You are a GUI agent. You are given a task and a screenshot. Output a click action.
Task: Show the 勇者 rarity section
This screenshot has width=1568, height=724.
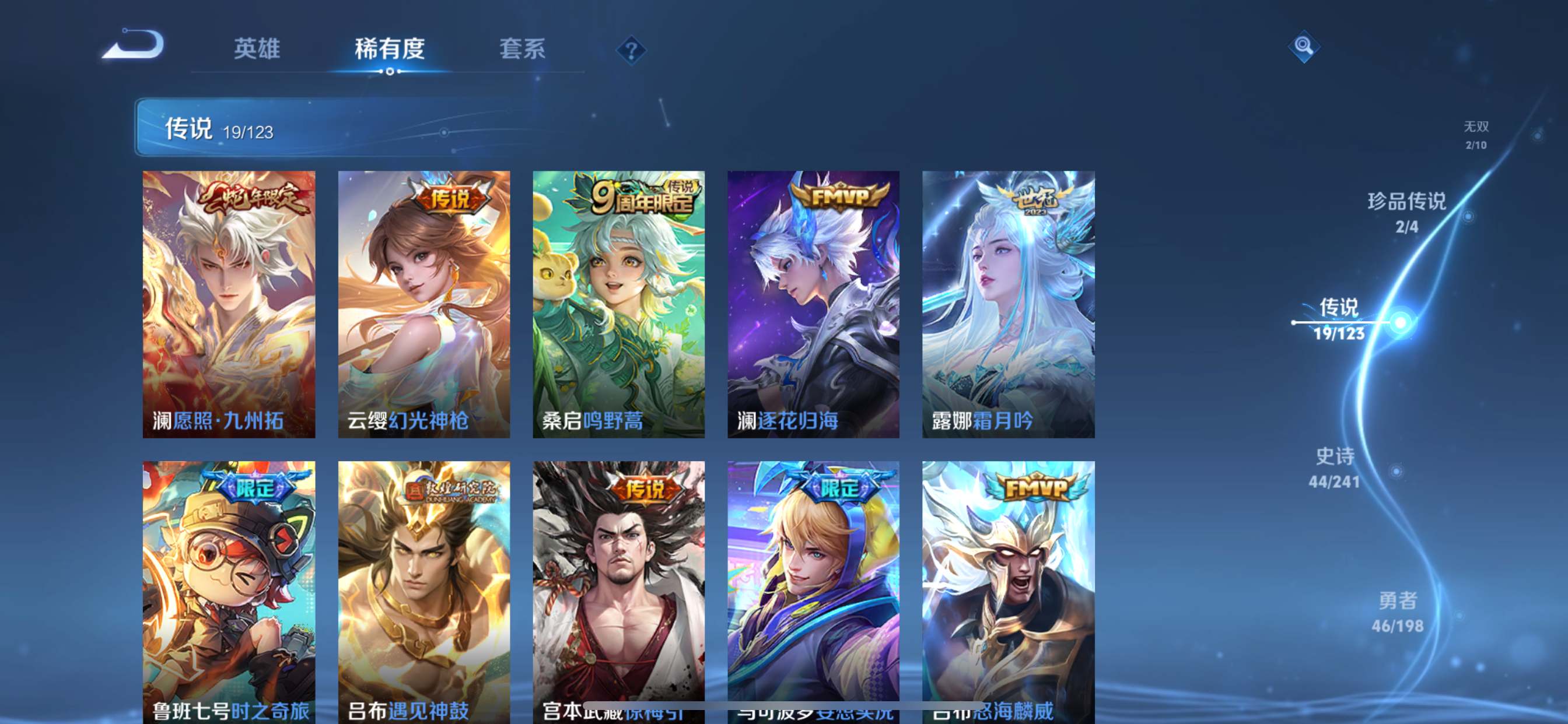[1398, 612]
